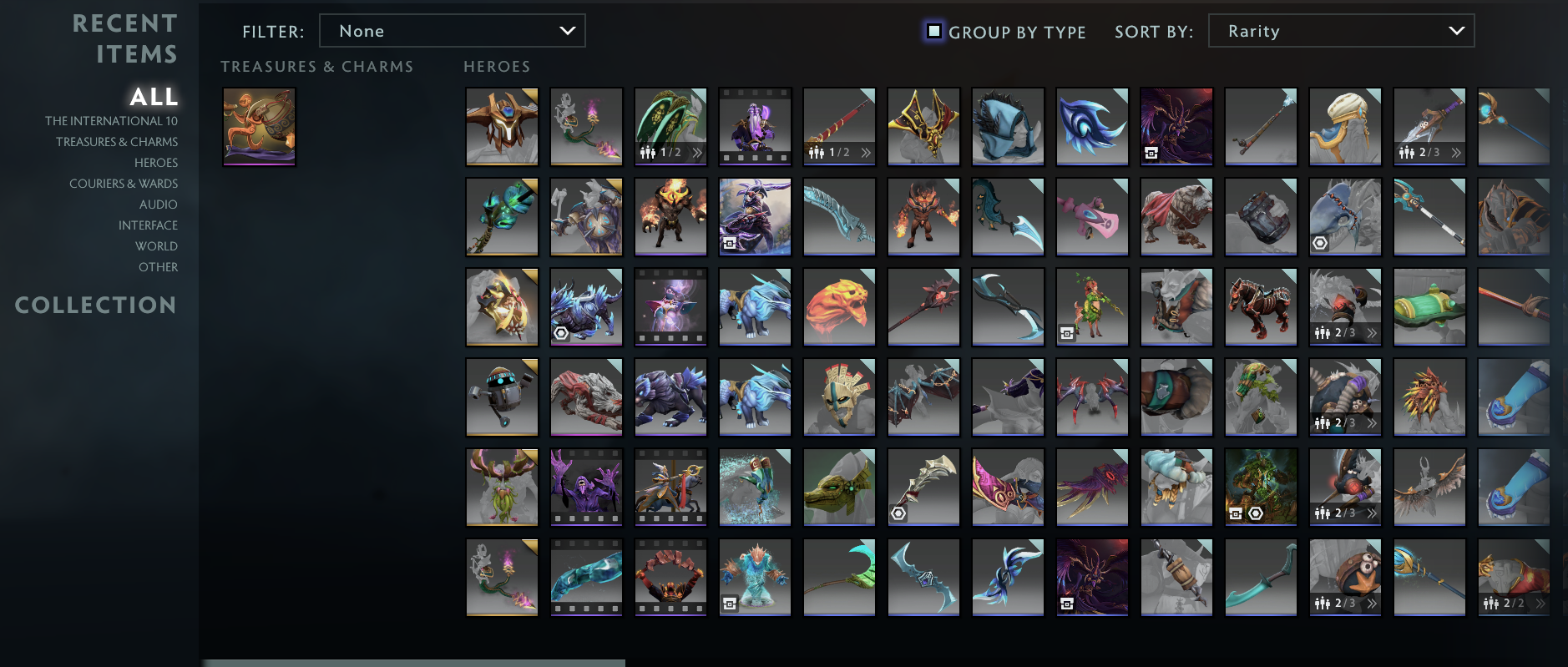Open the COURIERS & WARDS section
The width and height of the screenshot is (1568, 667).
[124, 183]
